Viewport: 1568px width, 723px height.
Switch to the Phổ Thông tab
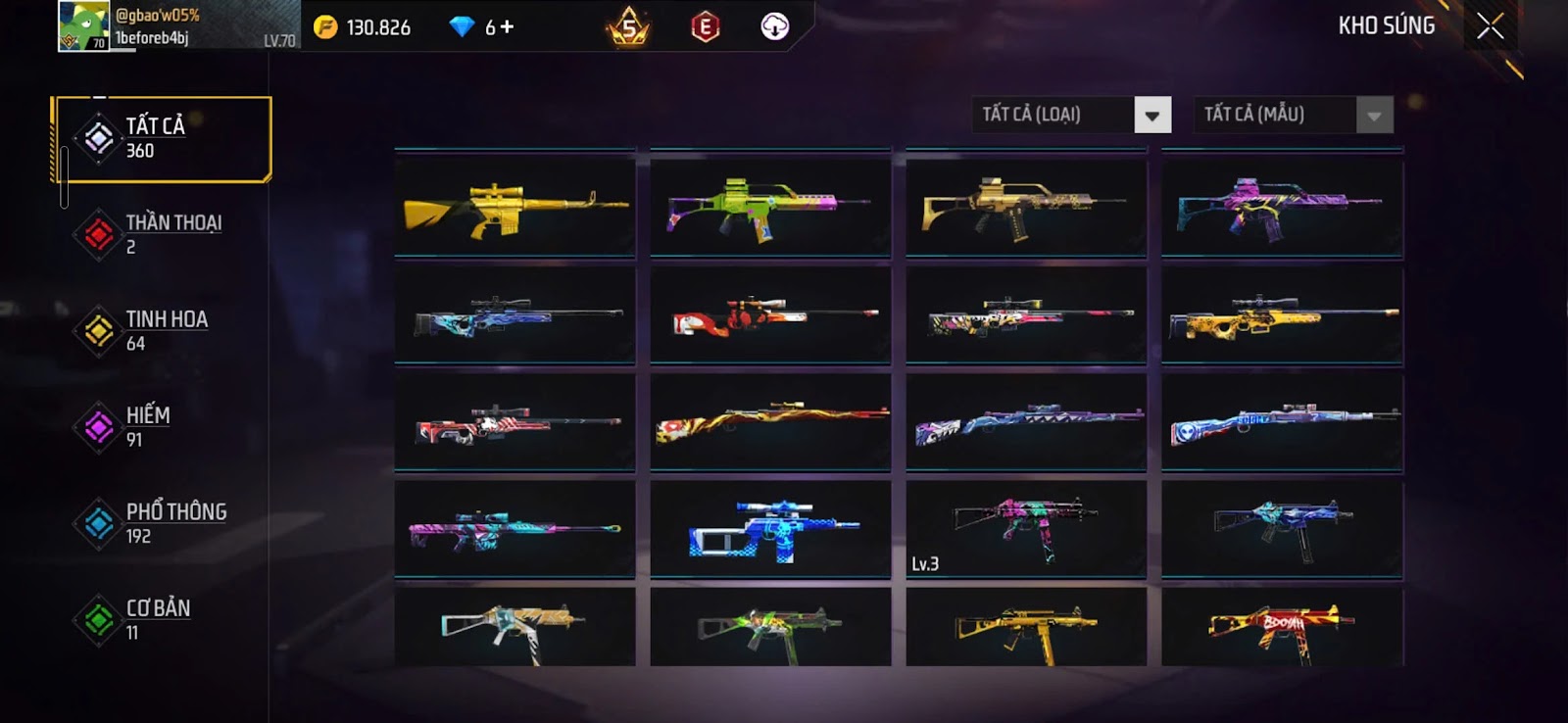tap(163, 523)
